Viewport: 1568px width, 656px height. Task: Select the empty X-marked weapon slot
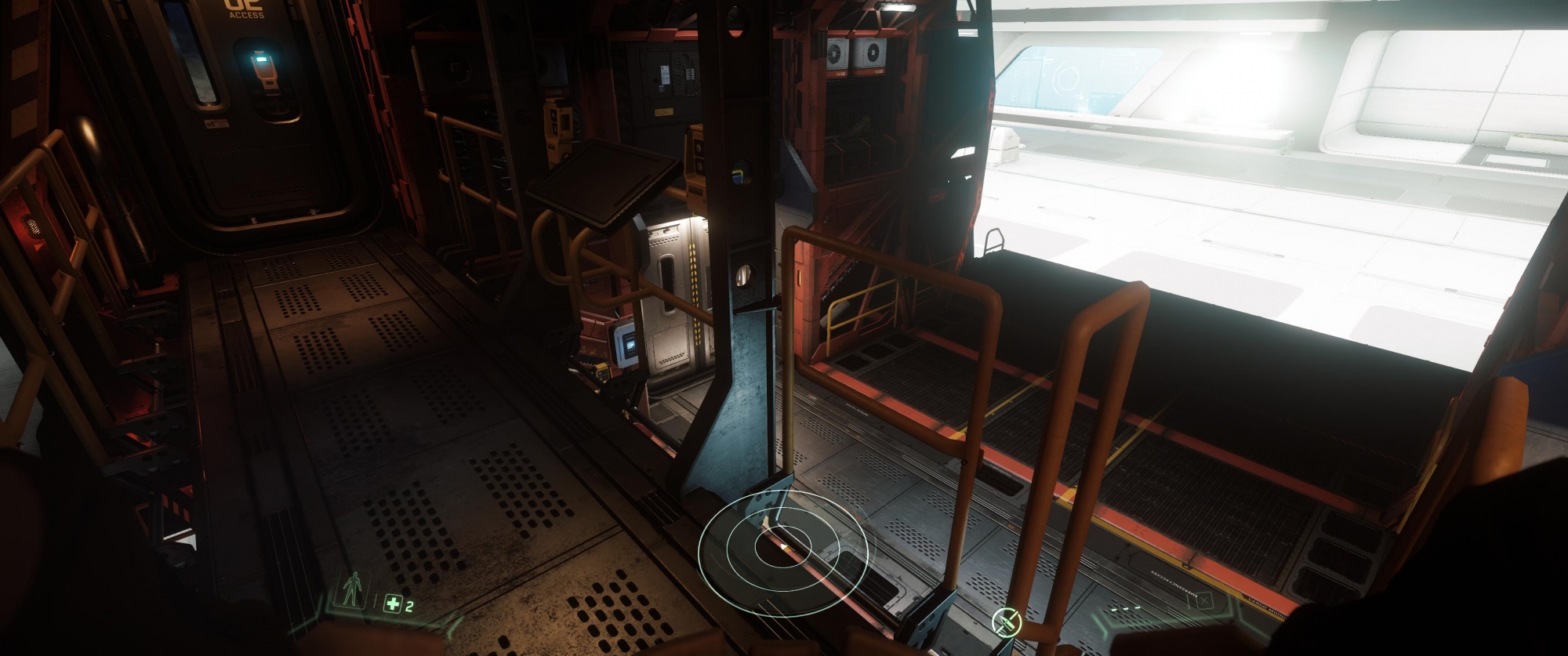[1204, 602]
